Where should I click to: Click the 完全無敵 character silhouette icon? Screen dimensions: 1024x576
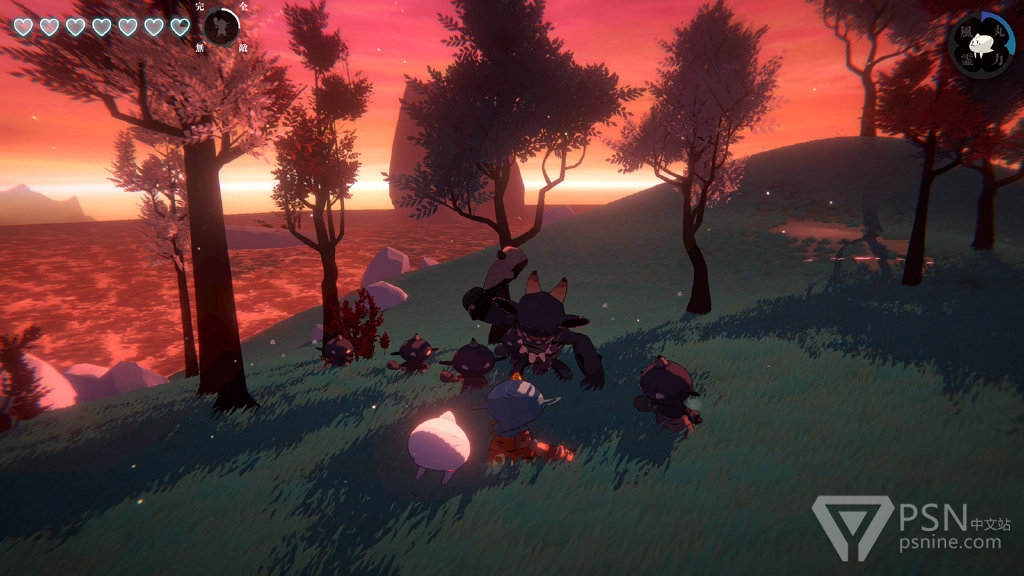pyautogui.click(x=221, y=27)
